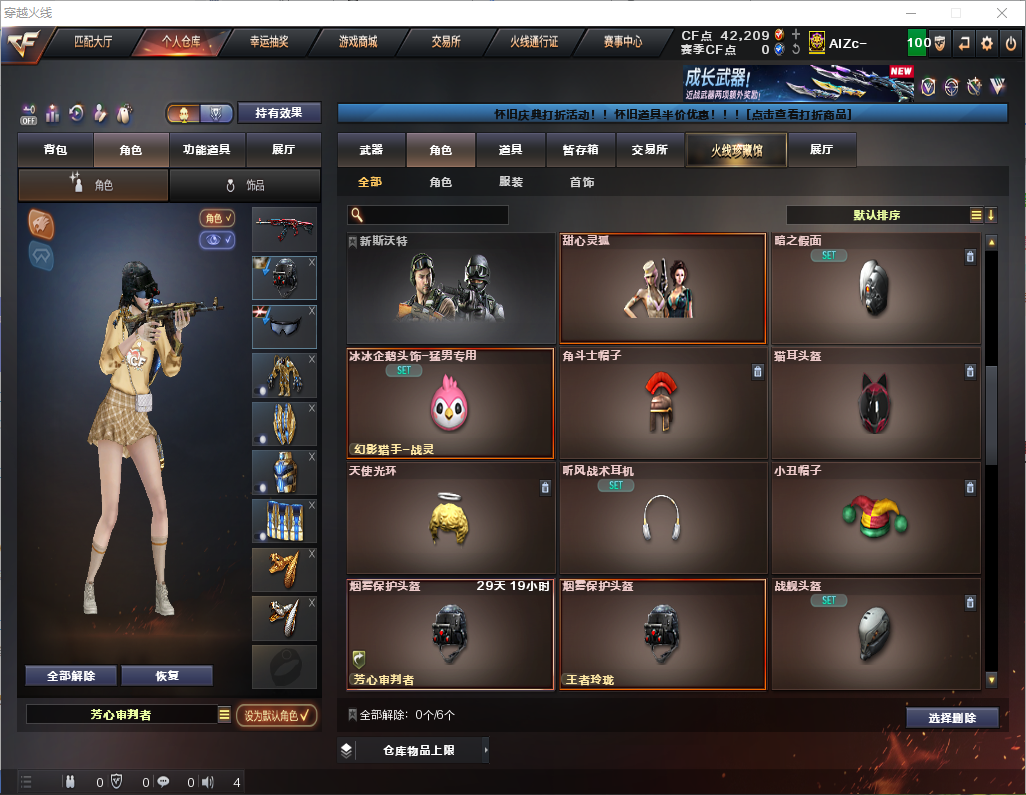Open the 火线通行证 pass menu
1026x795 pixels.
pos(534,42)
